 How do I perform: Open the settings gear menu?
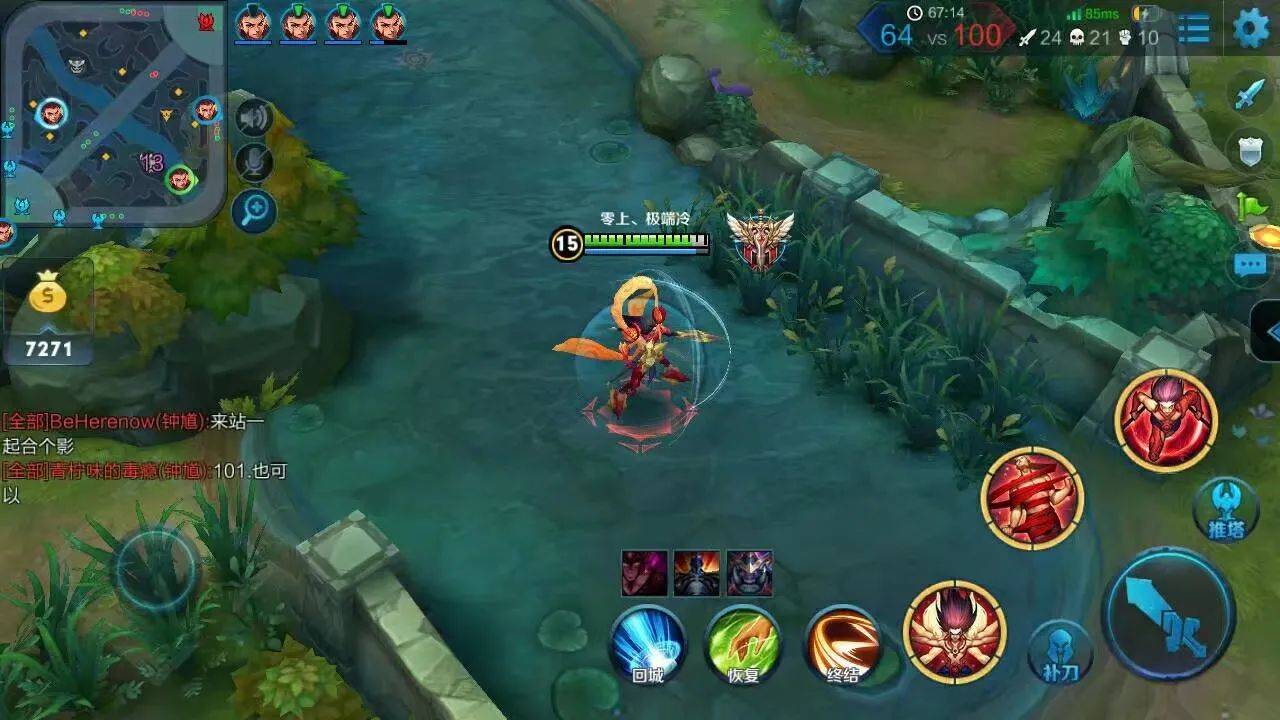point(1251,28)
